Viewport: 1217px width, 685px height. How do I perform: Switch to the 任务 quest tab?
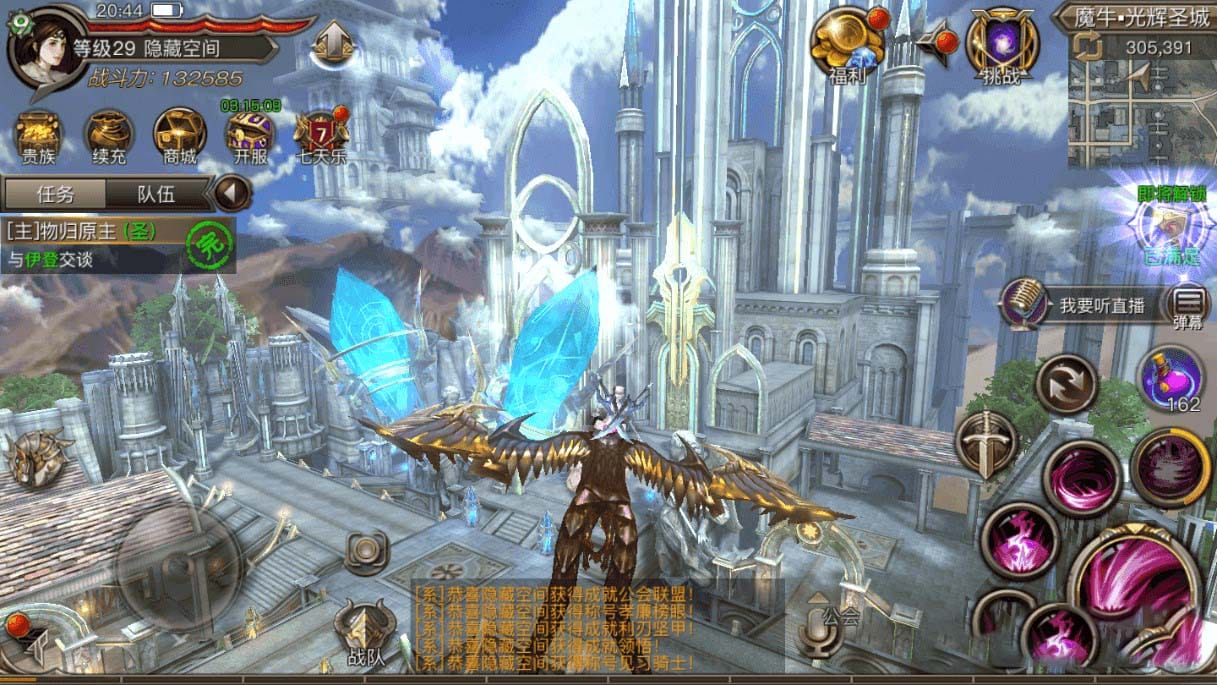click(55, 194)
